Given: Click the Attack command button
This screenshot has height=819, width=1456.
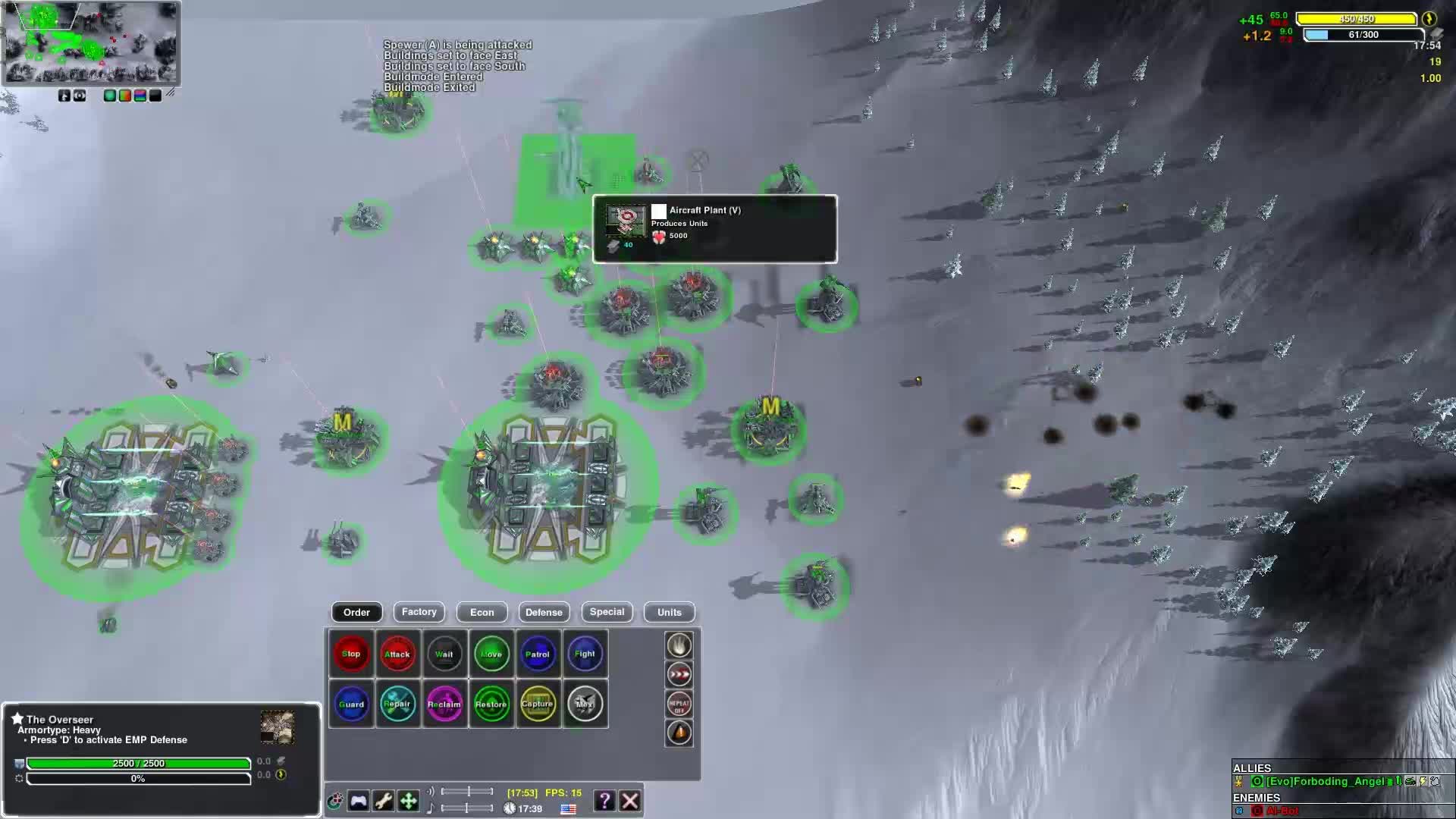Looking at the screenshot, I should (398, 653).
